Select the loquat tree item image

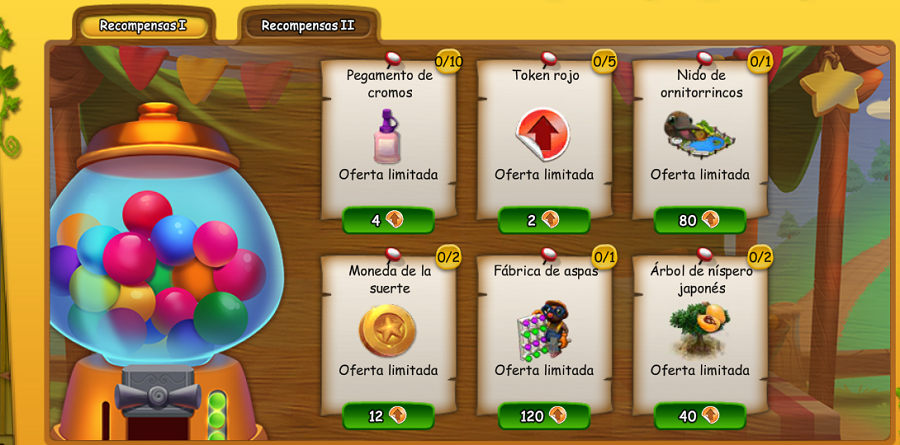click(x=699, y=330)
